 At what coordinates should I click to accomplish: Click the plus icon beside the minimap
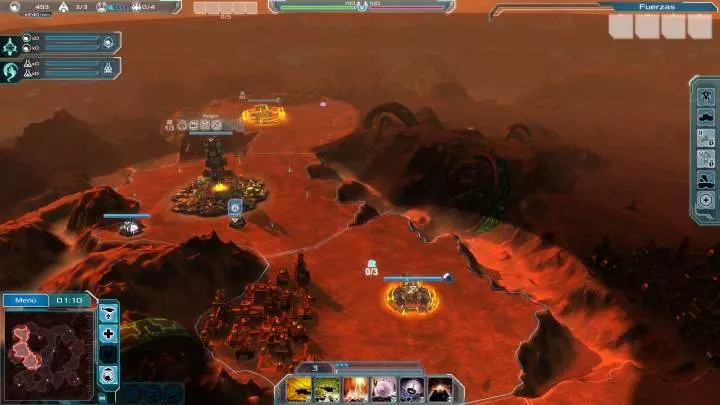coord(109,333)
